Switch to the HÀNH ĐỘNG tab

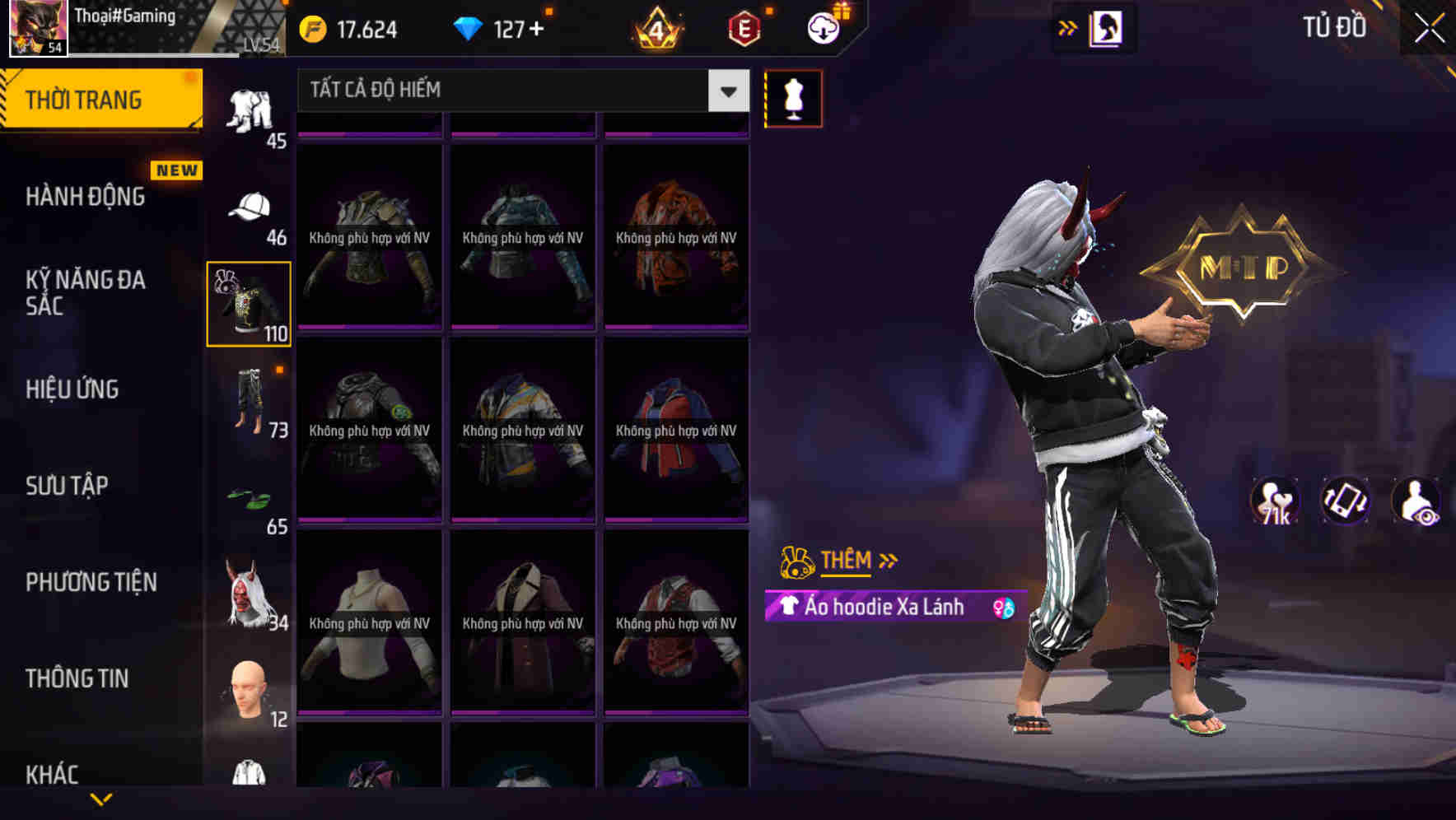pyautogui.click(x=86, y=197)
